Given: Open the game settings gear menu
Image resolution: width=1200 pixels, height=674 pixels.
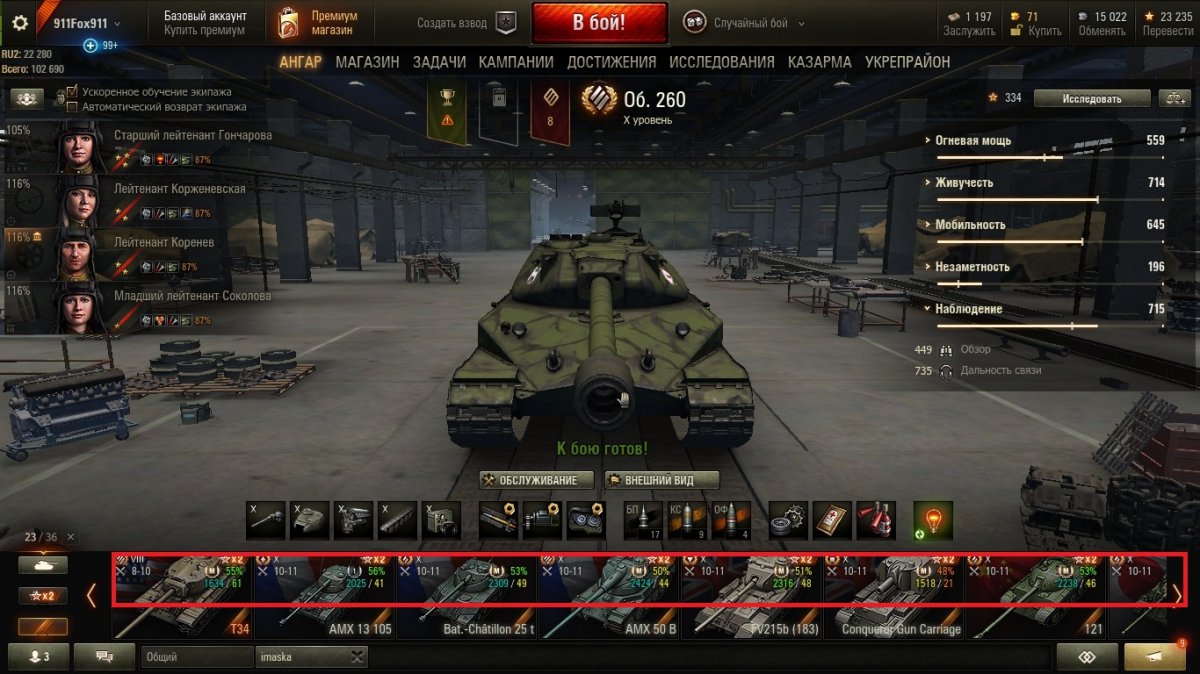Looking at the screenshot, I should pos(19,23).
